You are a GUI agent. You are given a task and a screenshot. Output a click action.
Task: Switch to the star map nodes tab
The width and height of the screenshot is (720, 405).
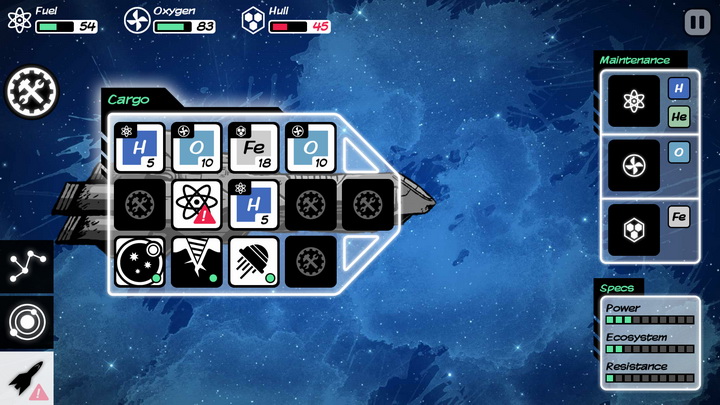[x=25, y=267]
